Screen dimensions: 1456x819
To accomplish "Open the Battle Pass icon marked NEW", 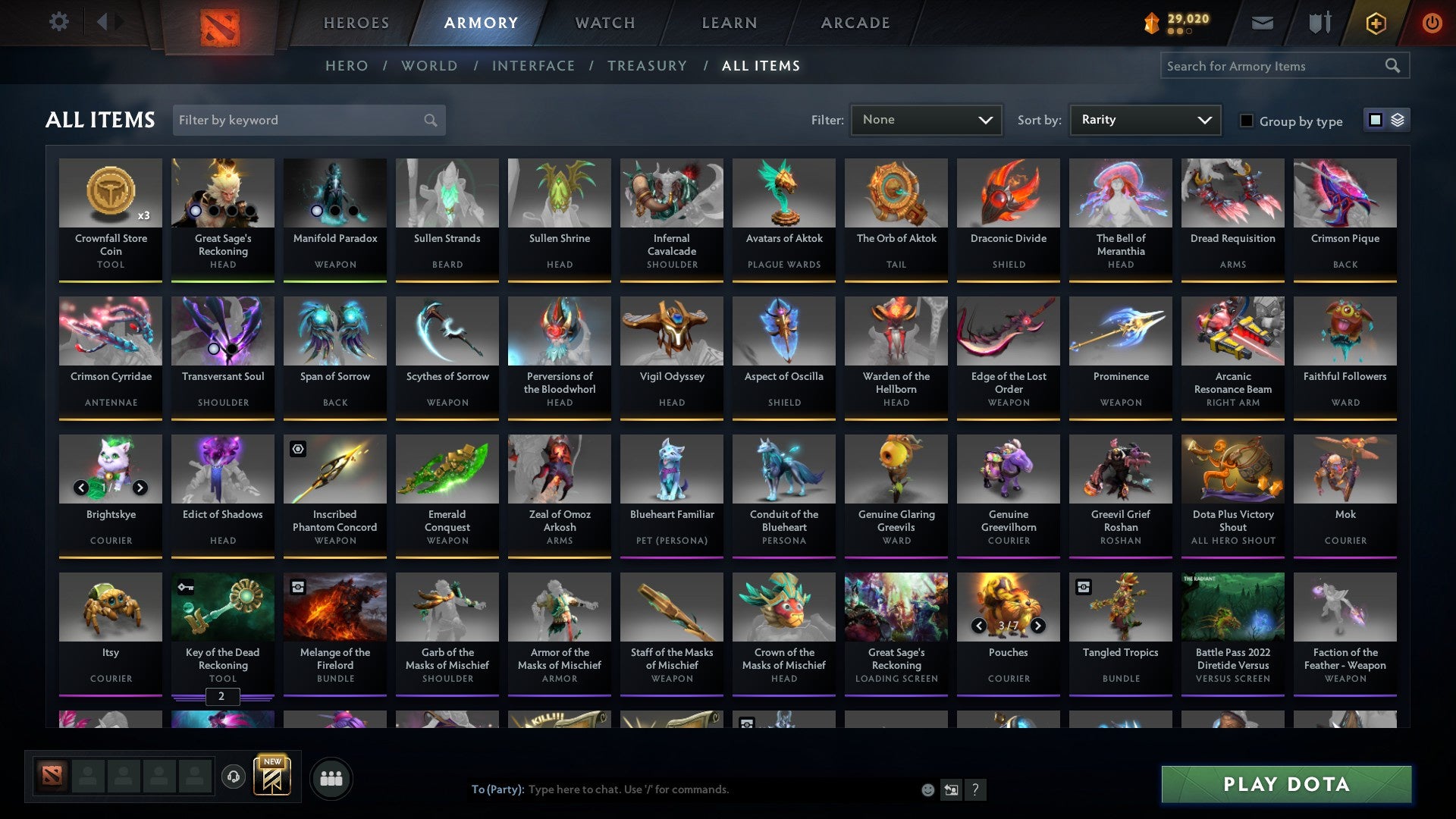I will click(273, 777).
